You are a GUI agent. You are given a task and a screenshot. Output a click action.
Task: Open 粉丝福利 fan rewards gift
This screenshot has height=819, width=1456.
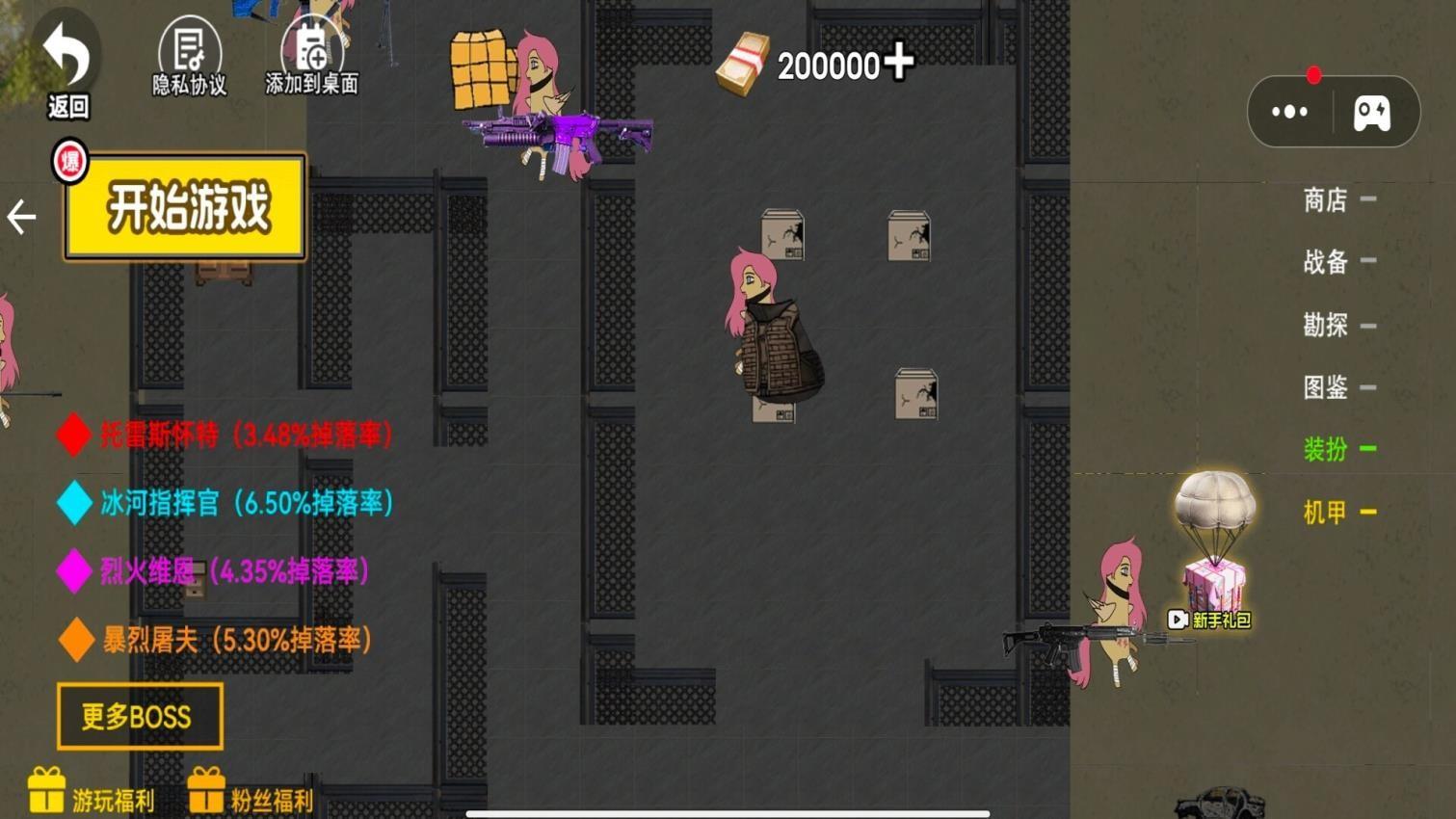pyautogui.click(x=251, y=792)
